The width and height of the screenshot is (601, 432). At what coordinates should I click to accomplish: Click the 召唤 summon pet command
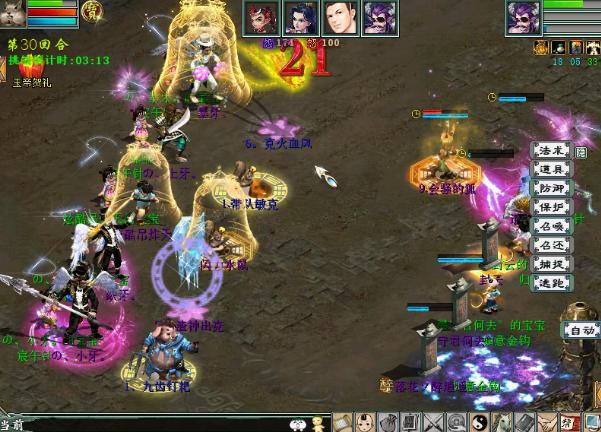pos(551,226)
